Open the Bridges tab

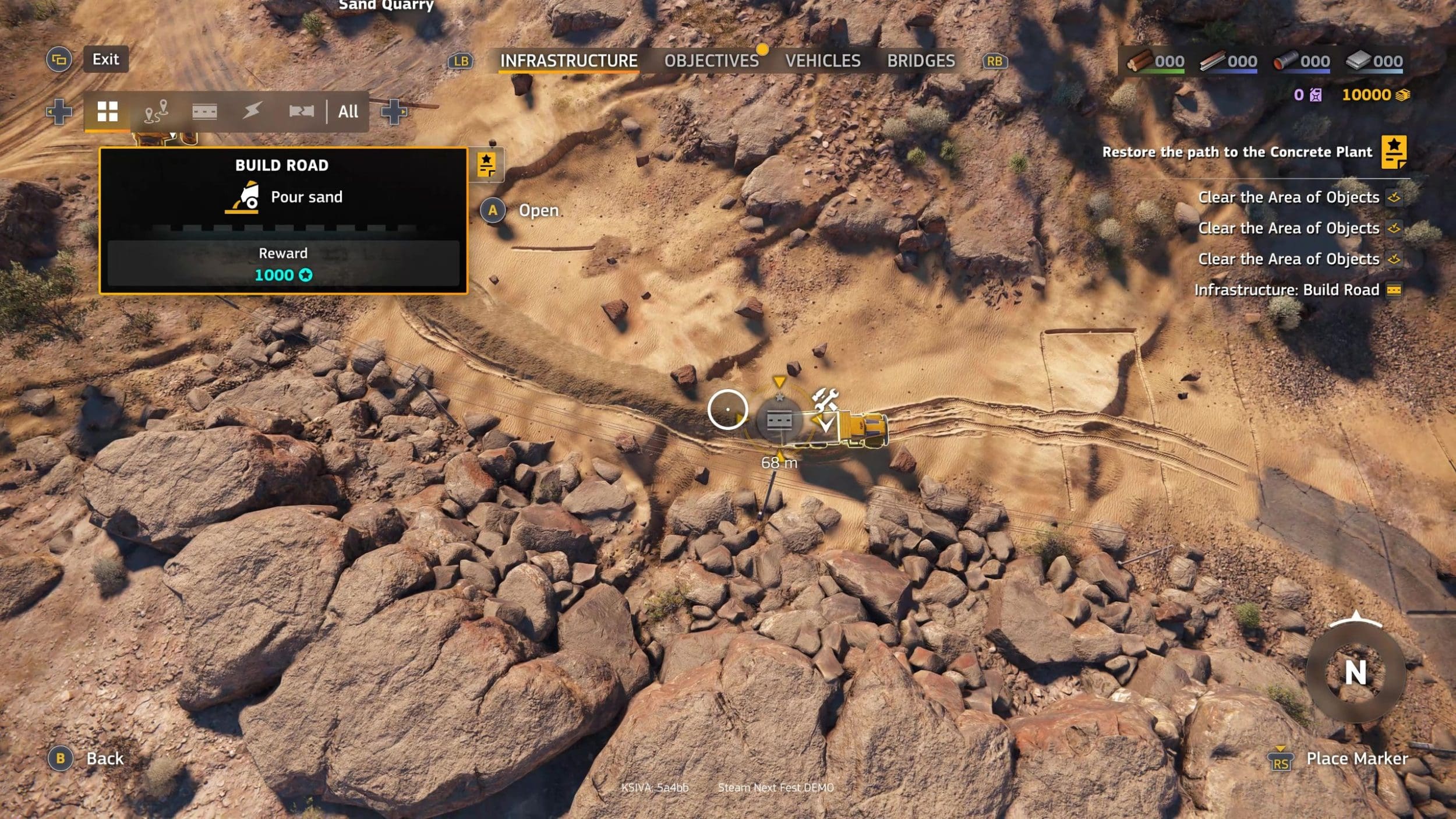(x=921, y=61)
